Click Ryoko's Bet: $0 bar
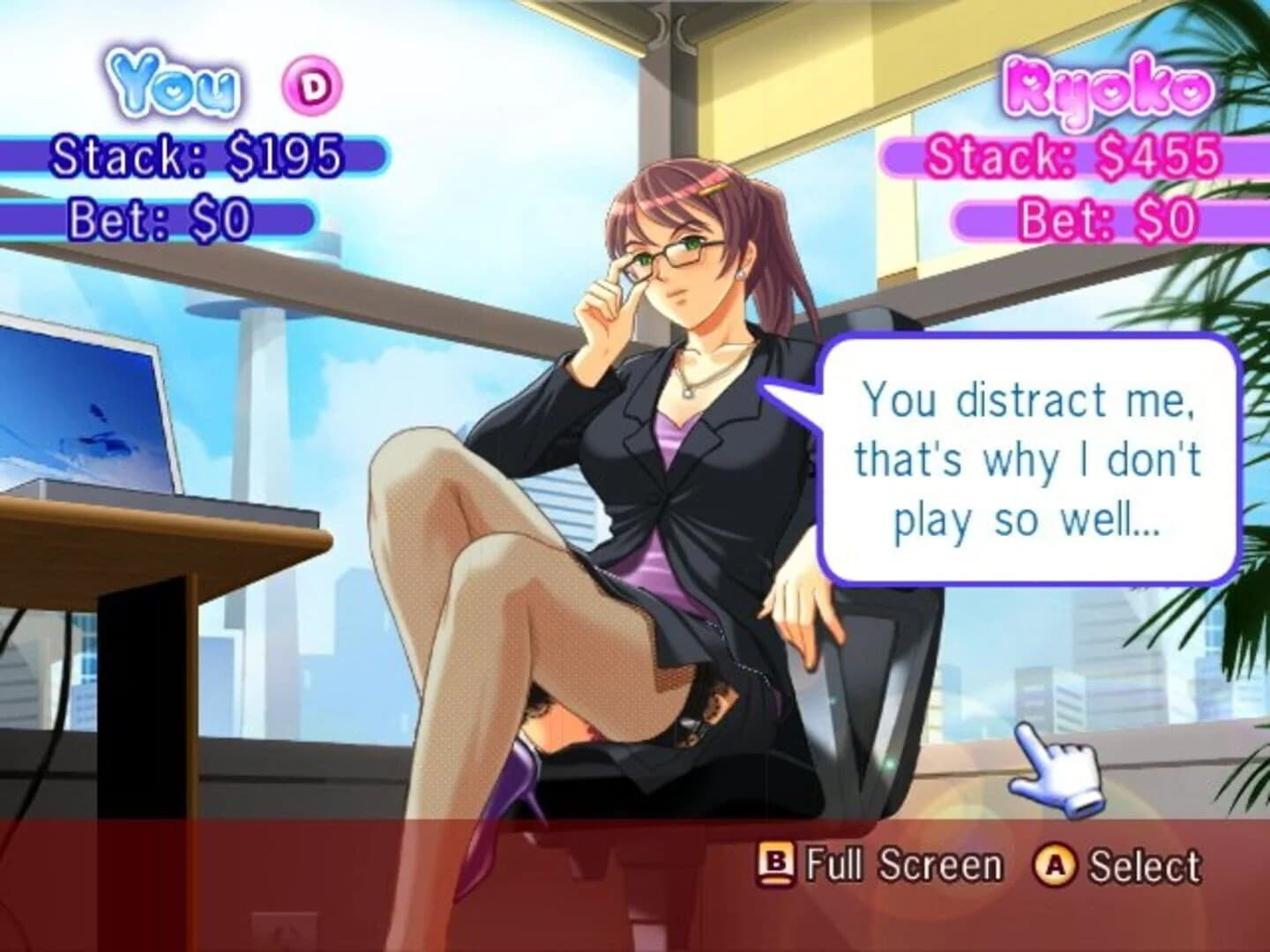This screenshot has height=952, width=1270. click(1106, 217)
